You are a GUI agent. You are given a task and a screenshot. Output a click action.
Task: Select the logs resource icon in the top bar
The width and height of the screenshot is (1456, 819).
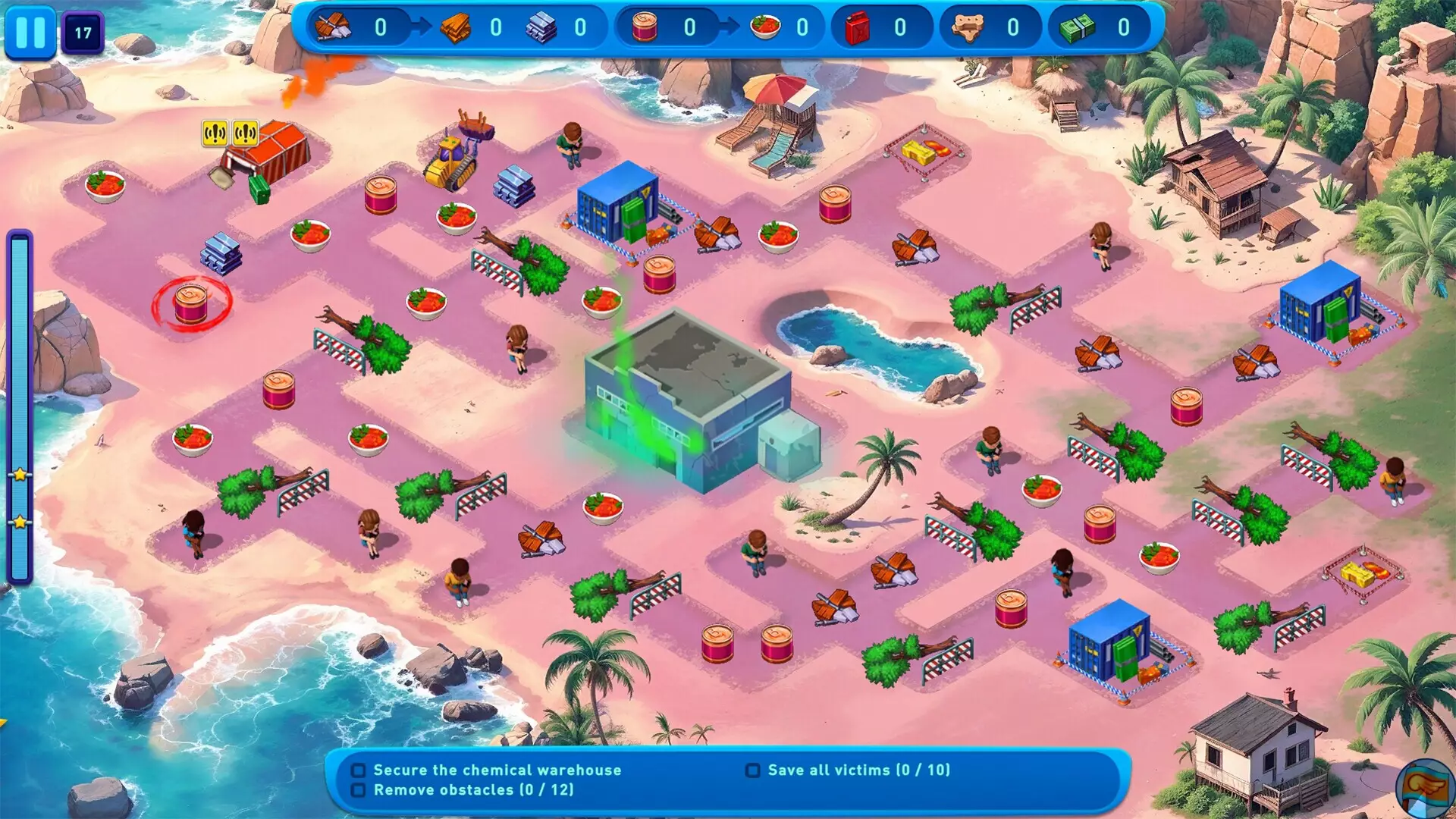click(334, 25)
